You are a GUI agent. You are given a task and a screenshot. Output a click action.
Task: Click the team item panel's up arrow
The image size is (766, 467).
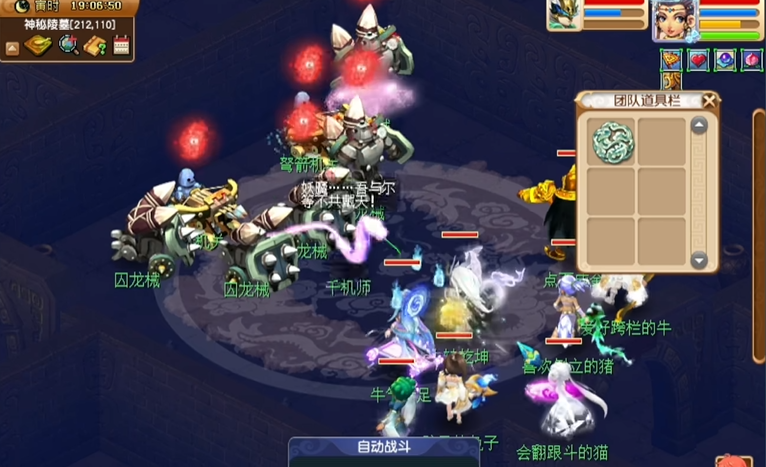coord(699,126)
